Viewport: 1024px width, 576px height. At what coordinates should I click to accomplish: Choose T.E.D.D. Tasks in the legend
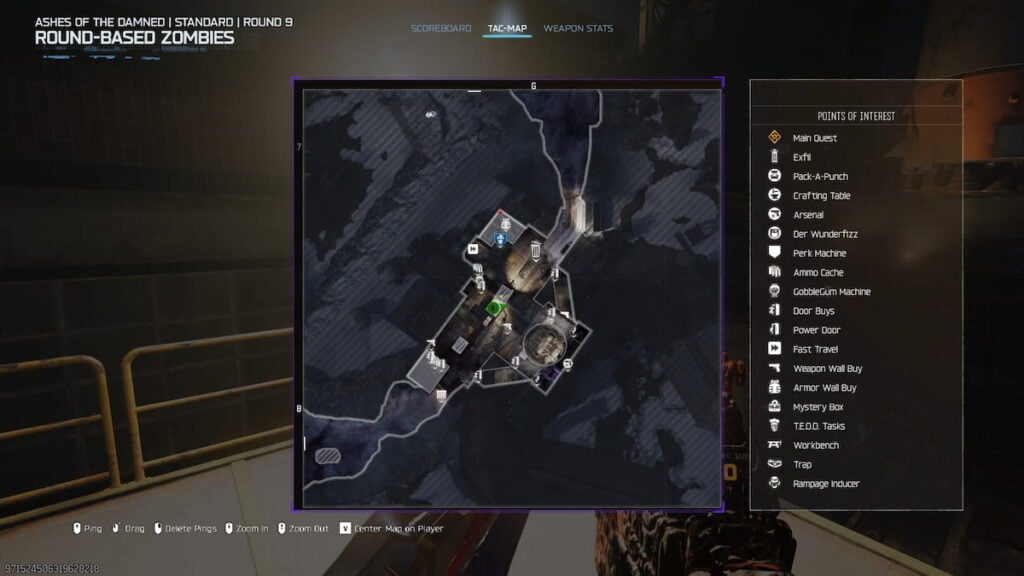coord(818,426)
